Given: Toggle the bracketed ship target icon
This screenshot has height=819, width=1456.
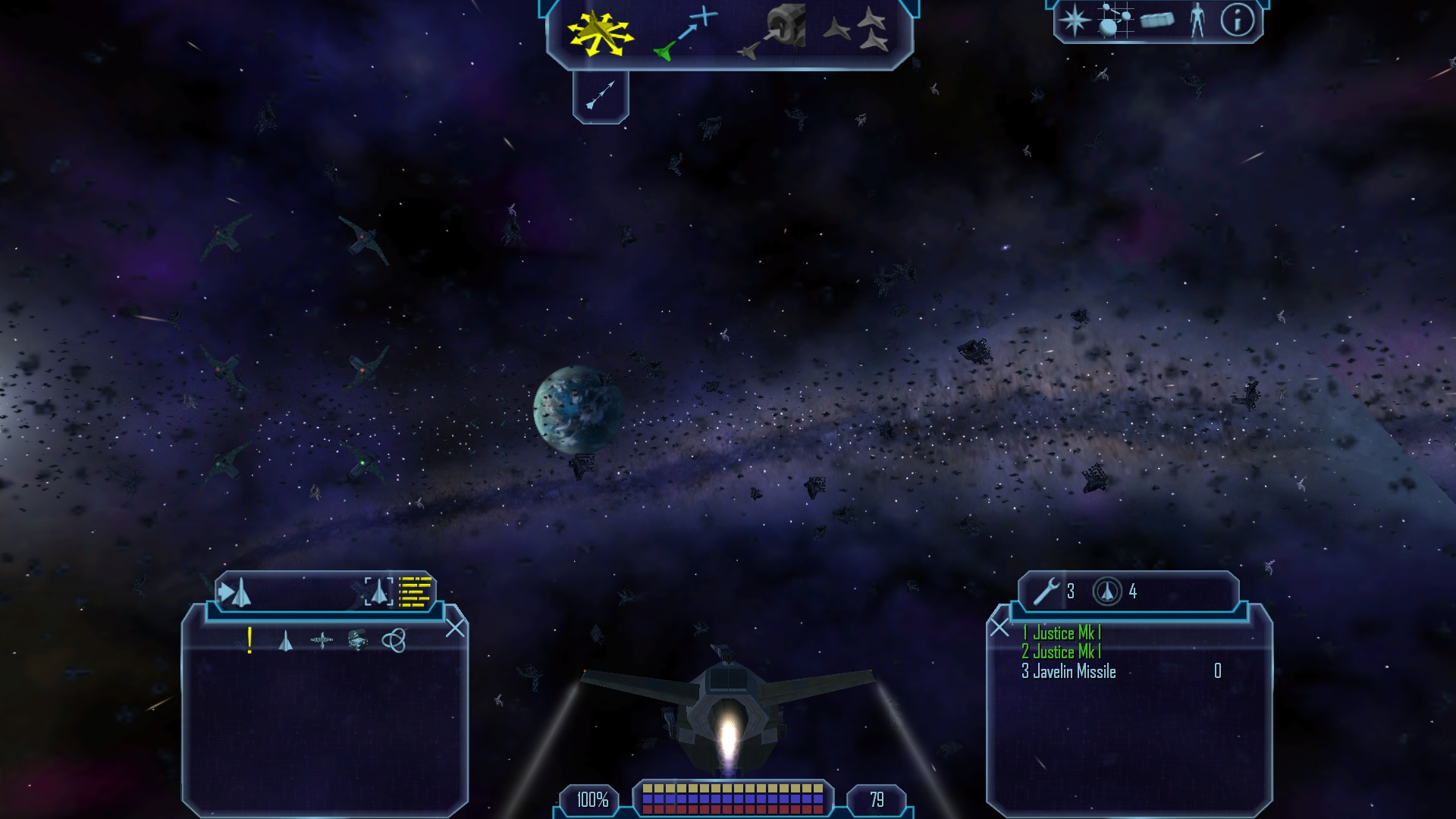Looking at the screenshot, I should pos(378,591).
